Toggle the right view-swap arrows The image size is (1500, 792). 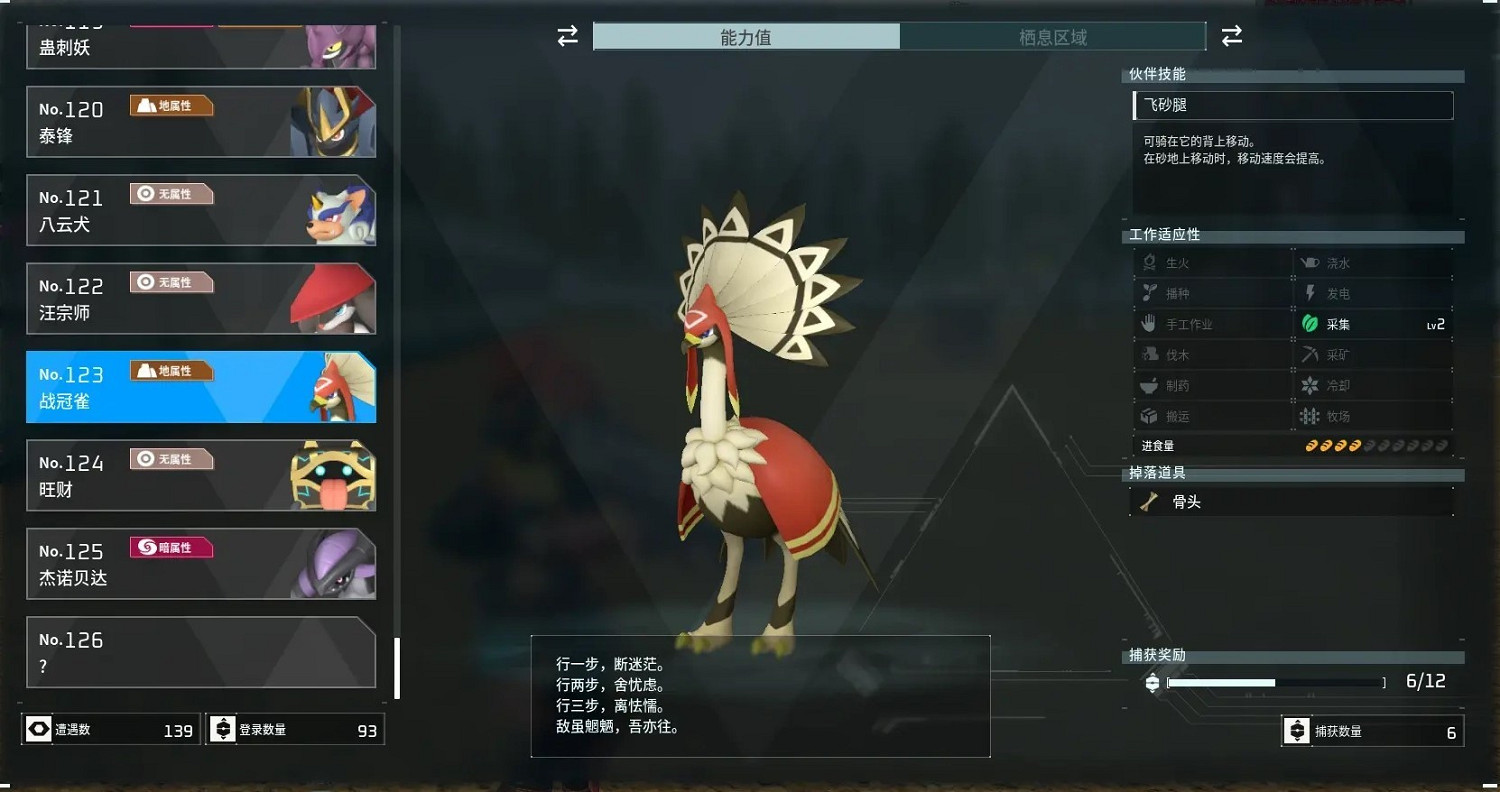pyautogui.click(x=1231, y=36)
